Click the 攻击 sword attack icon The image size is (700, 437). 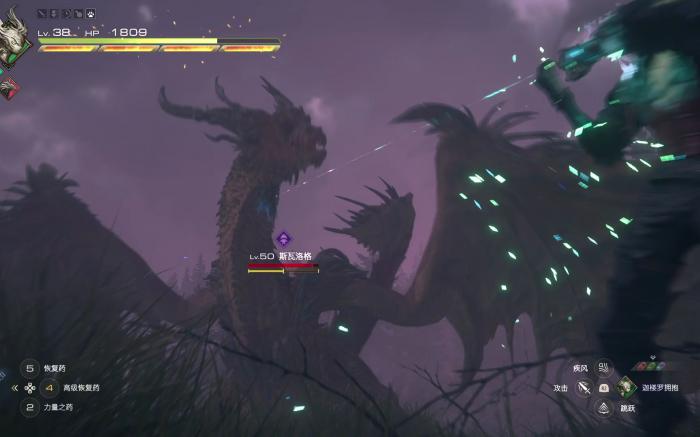pos(583,387)
